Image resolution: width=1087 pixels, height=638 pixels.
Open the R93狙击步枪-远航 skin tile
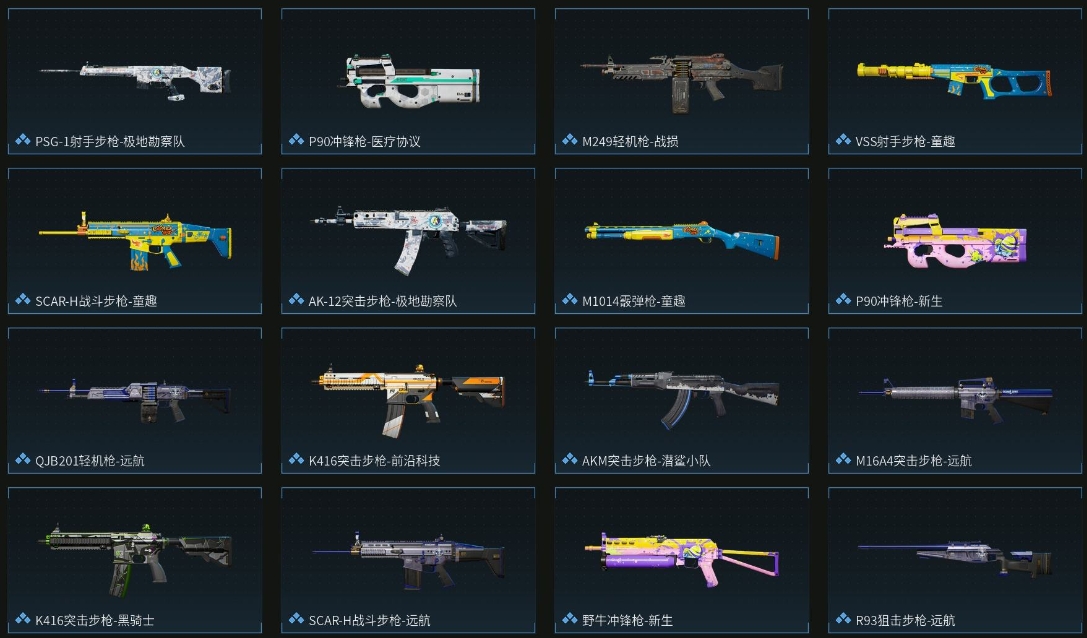coord(955,558)
